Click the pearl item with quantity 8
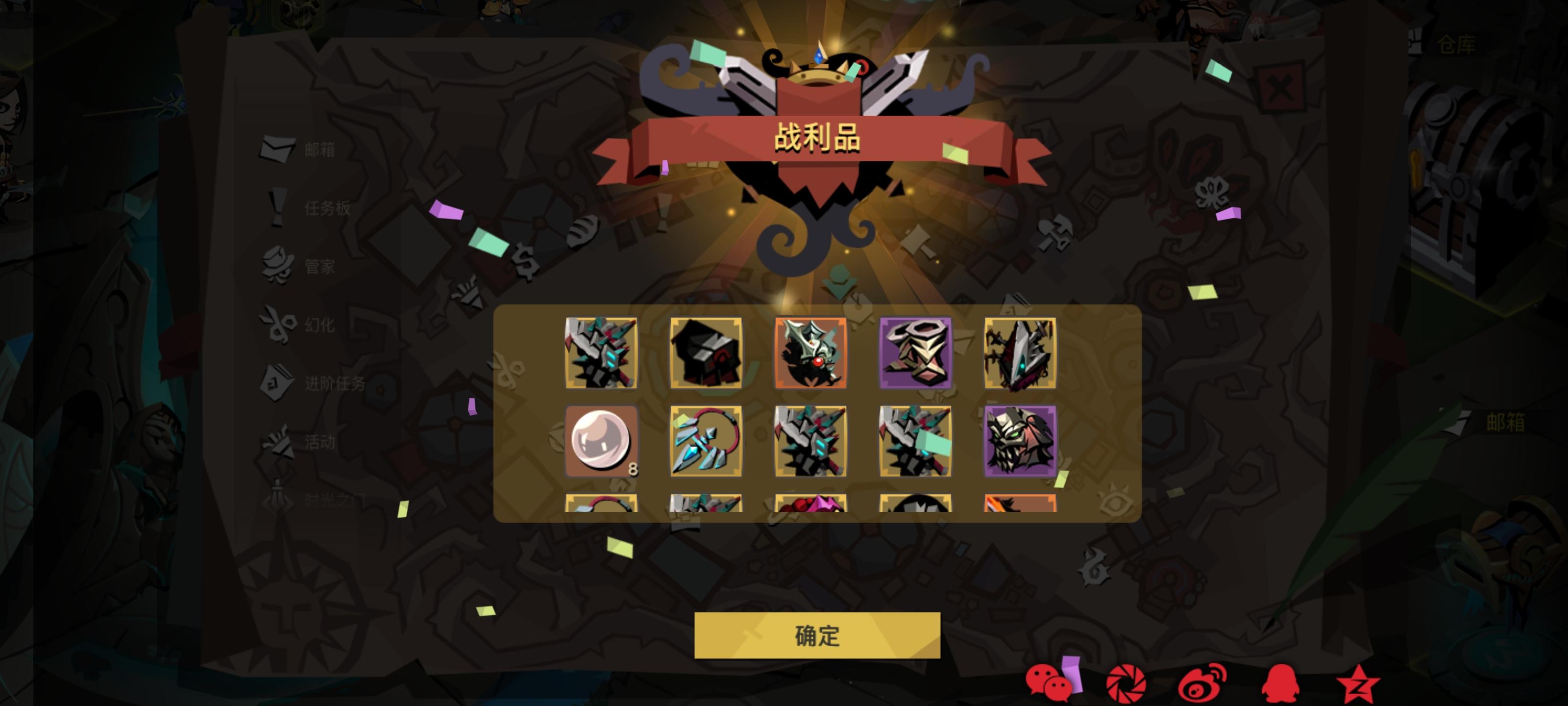Image resolution: width=1568 pixels, height=706 pixels. point(601,443)
